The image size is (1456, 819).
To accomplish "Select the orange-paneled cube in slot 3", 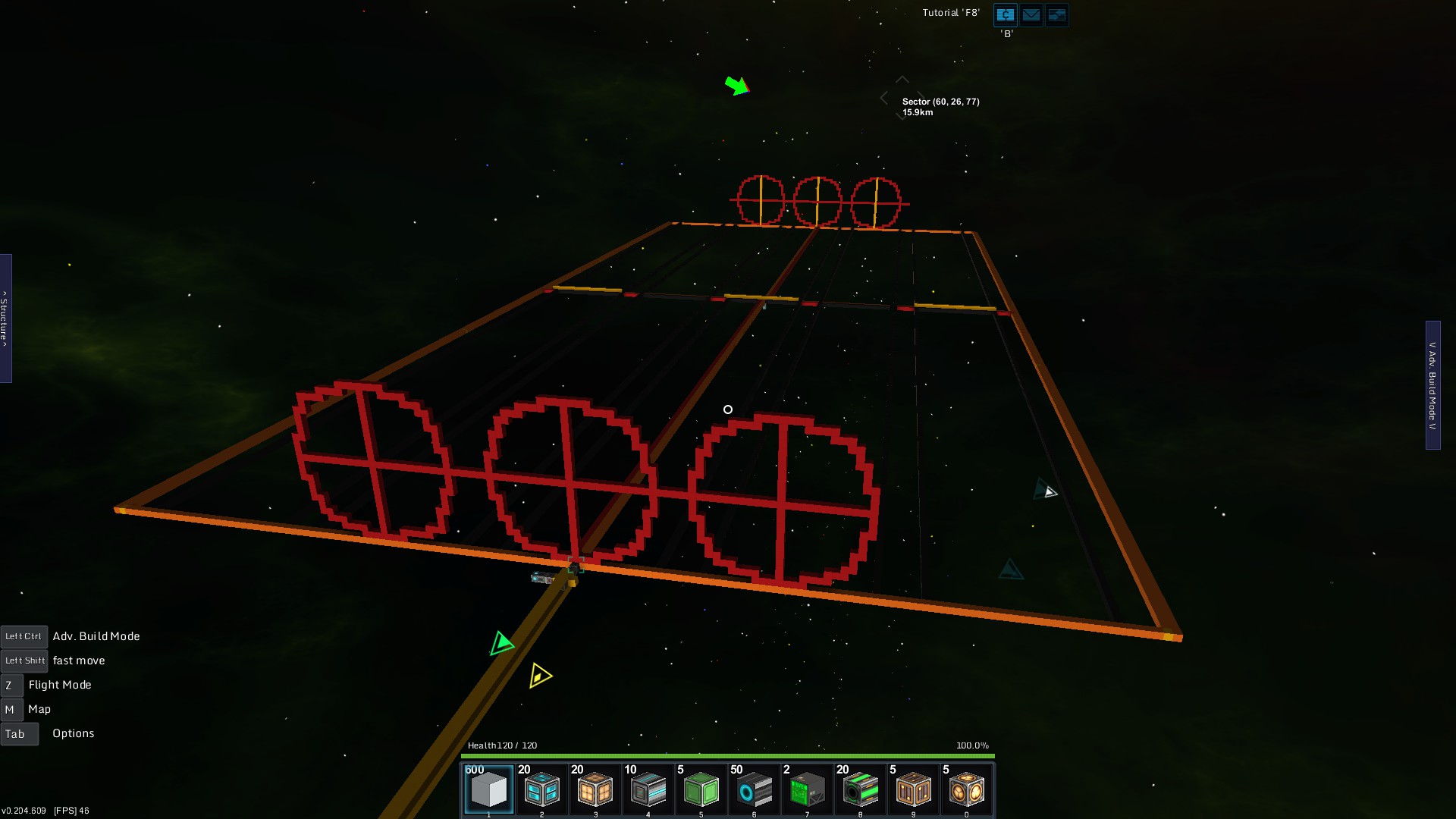I will pyautogui.click(x=595, y=789).
